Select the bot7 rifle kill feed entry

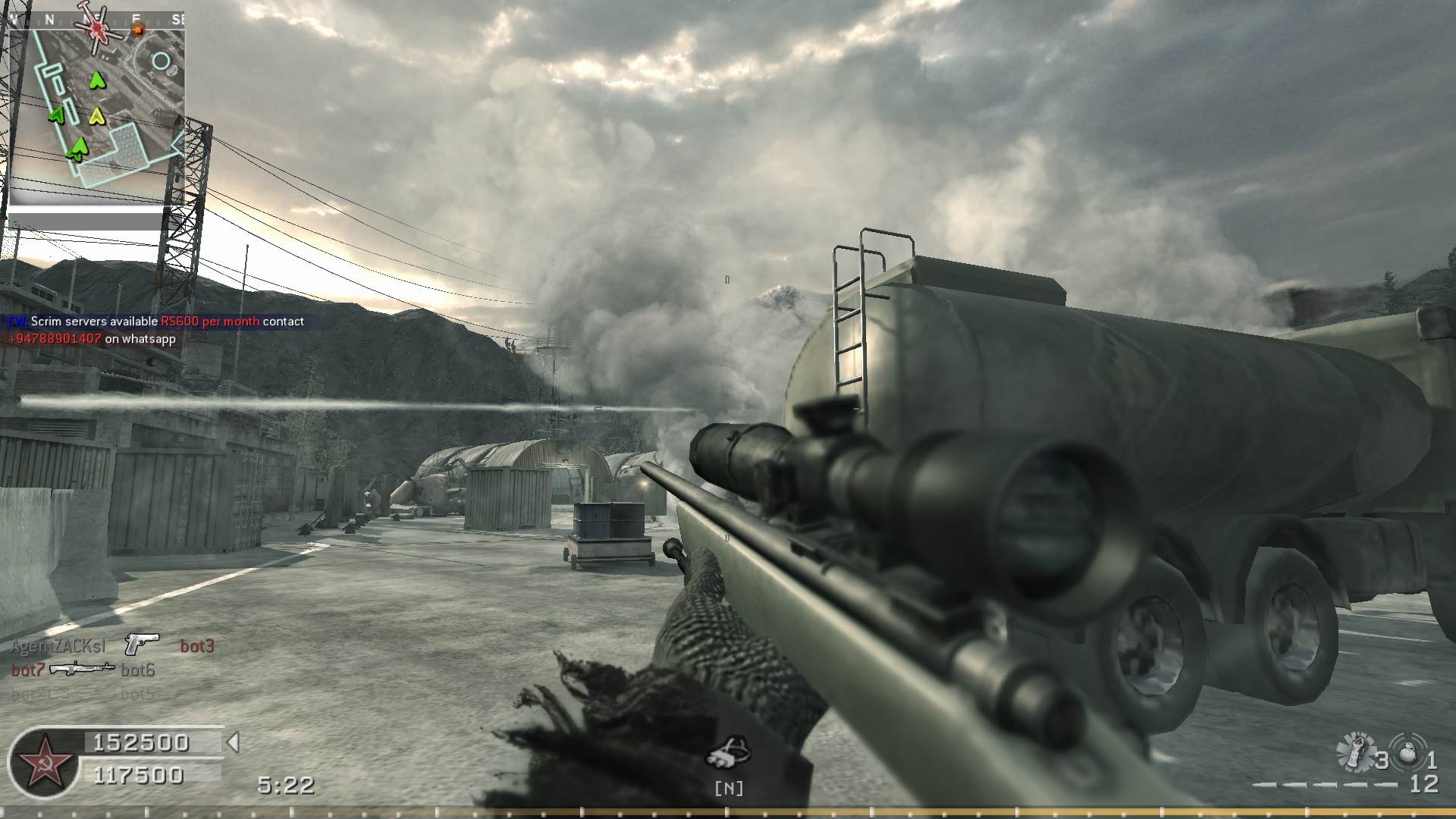pyautogui.click(x=83, y=669)
